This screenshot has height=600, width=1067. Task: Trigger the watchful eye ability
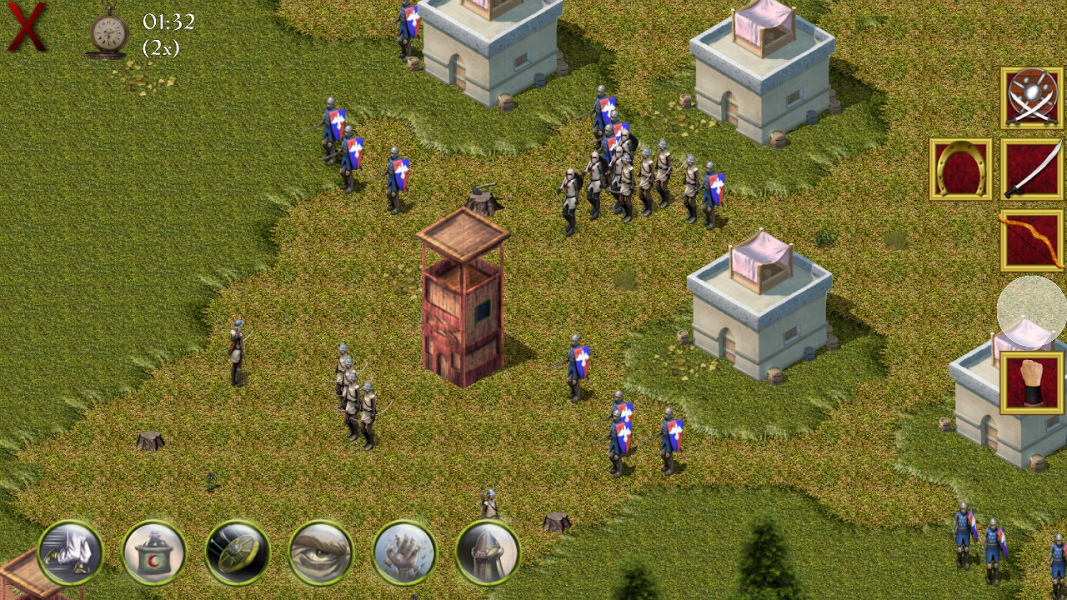(x=320, y=552)
